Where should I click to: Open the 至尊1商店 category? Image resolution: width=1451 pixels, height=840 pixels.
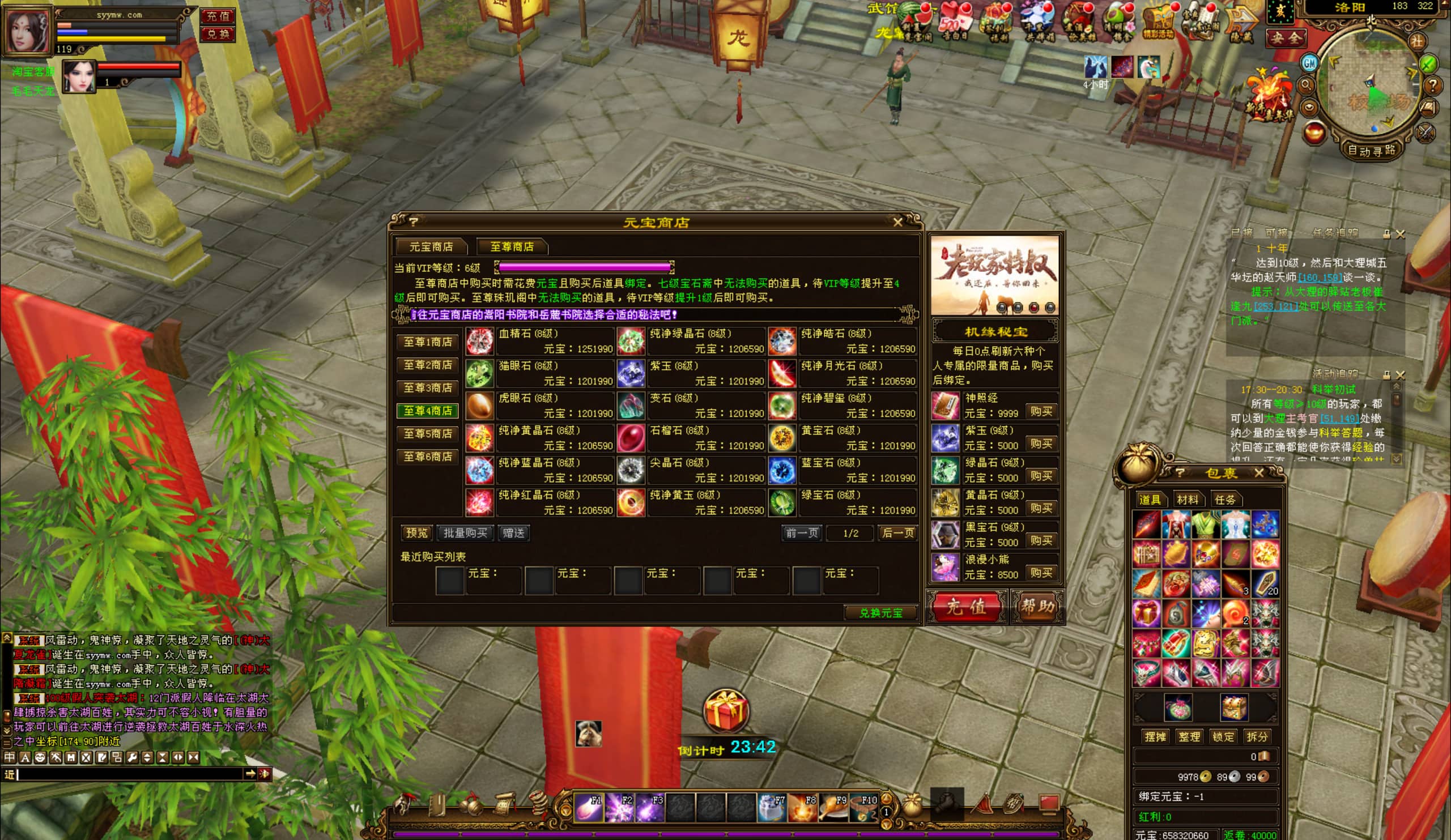[427, 342]
